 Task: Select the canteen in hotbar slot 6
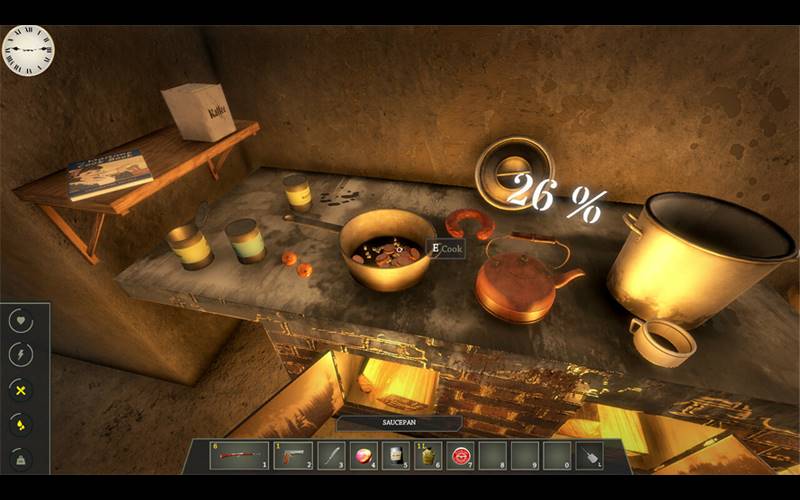coord(429,456)
